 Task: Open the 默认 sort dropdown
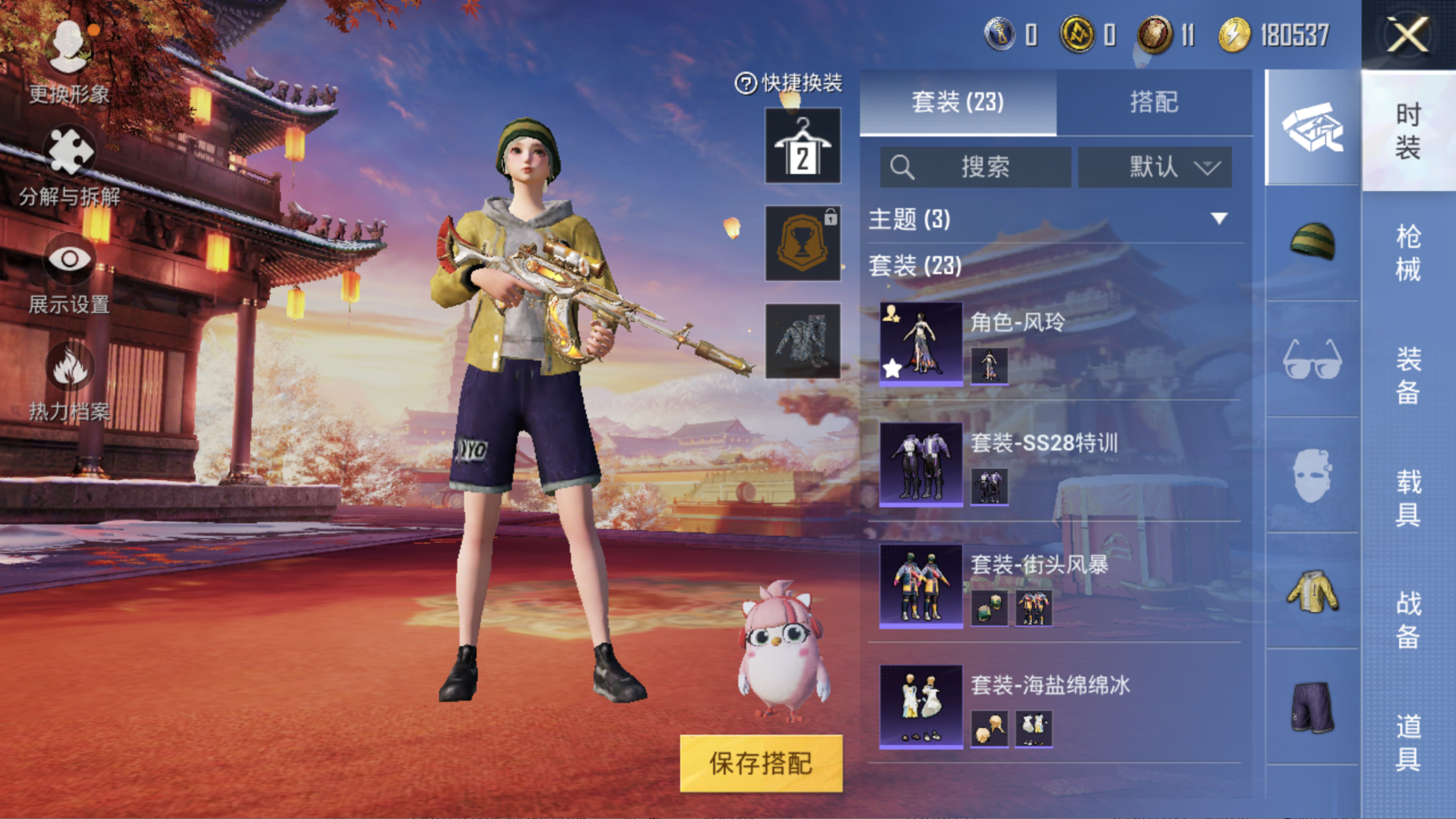pyautogui.click(x=1154, y=167)
